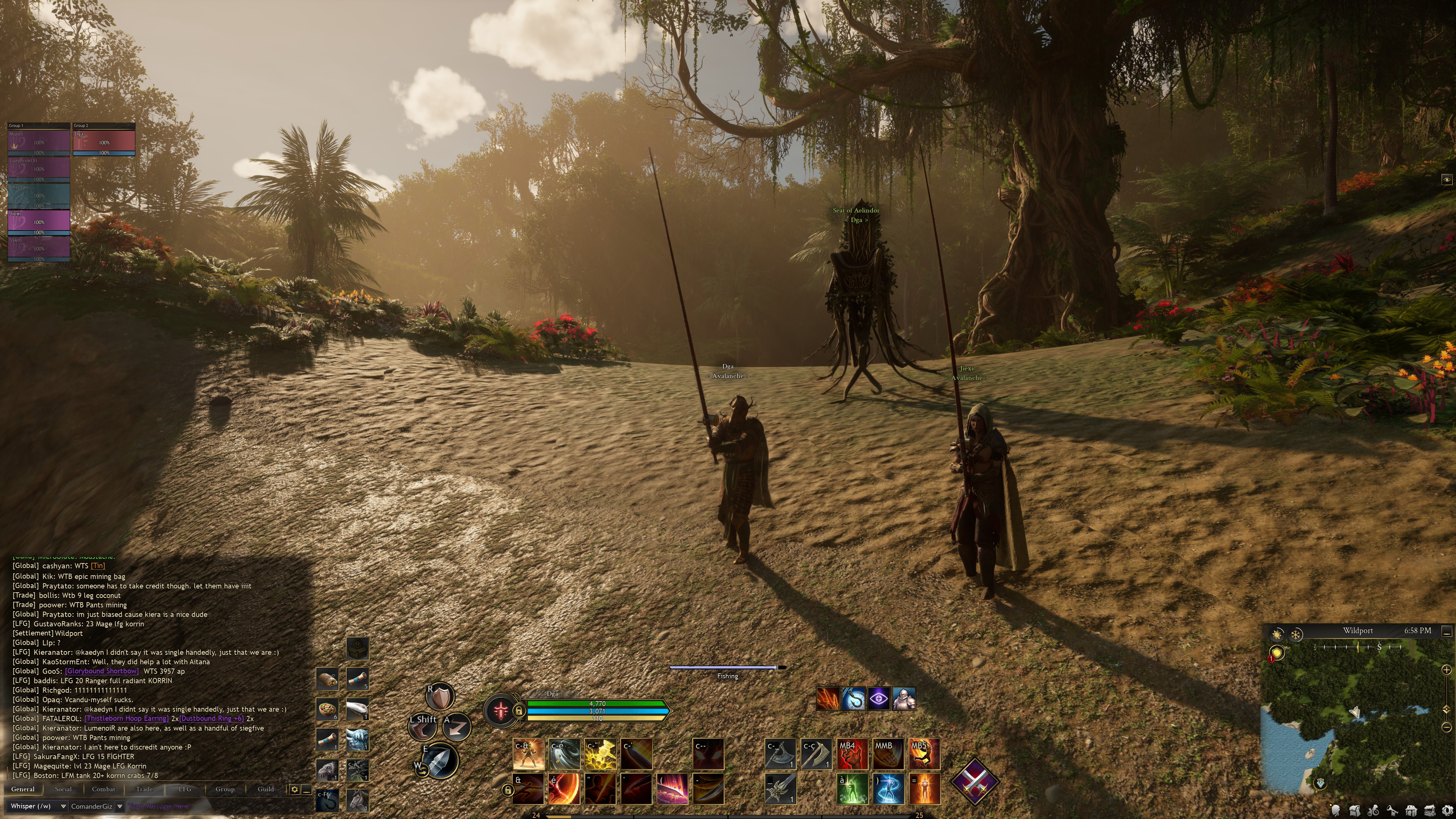Zoom in the minimap with plus button
1456x819 pixels.
1447,670
